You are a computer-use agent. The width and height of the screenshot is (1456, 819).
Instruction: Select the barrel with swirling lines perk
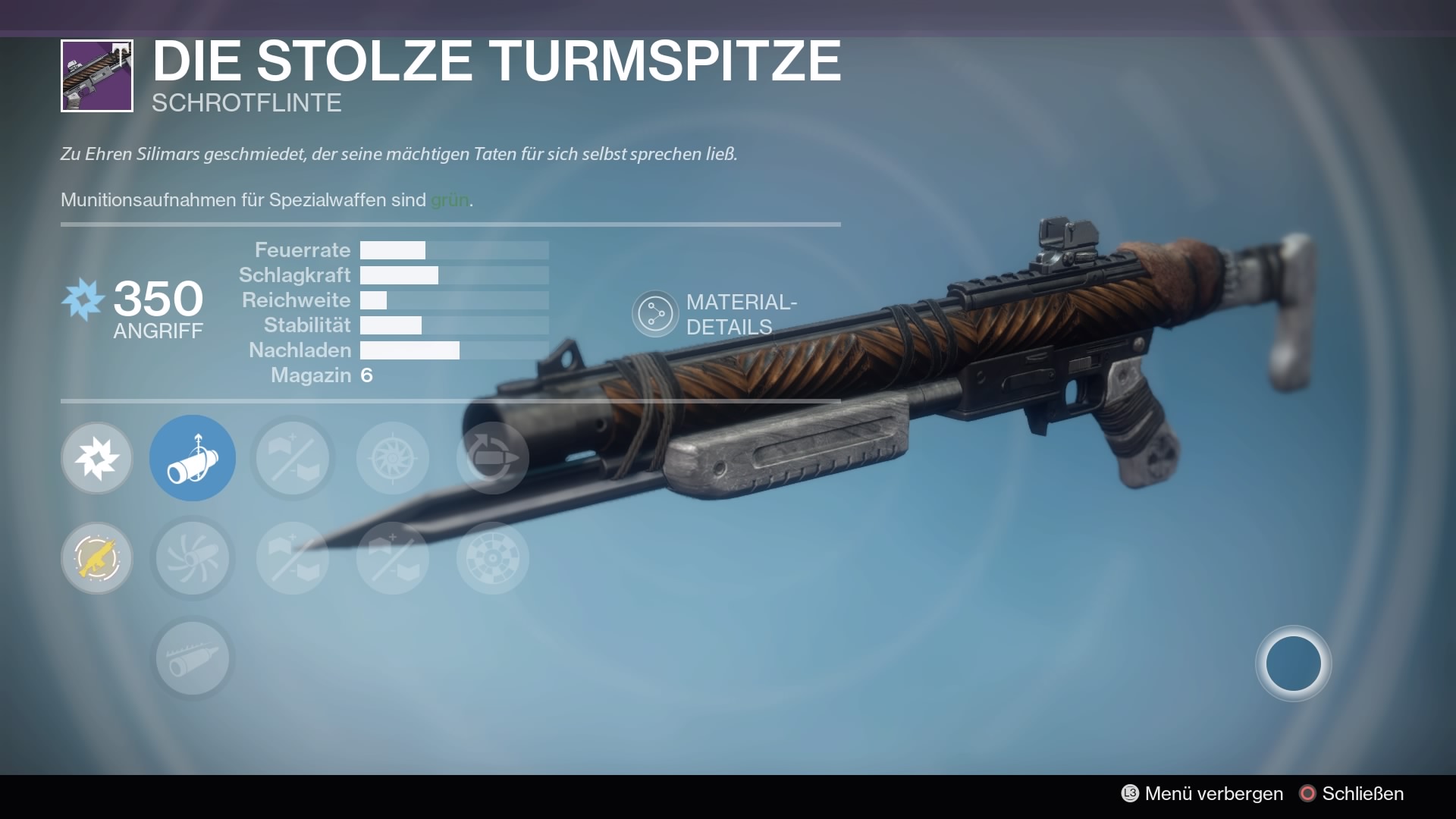[x=193, y=558]
